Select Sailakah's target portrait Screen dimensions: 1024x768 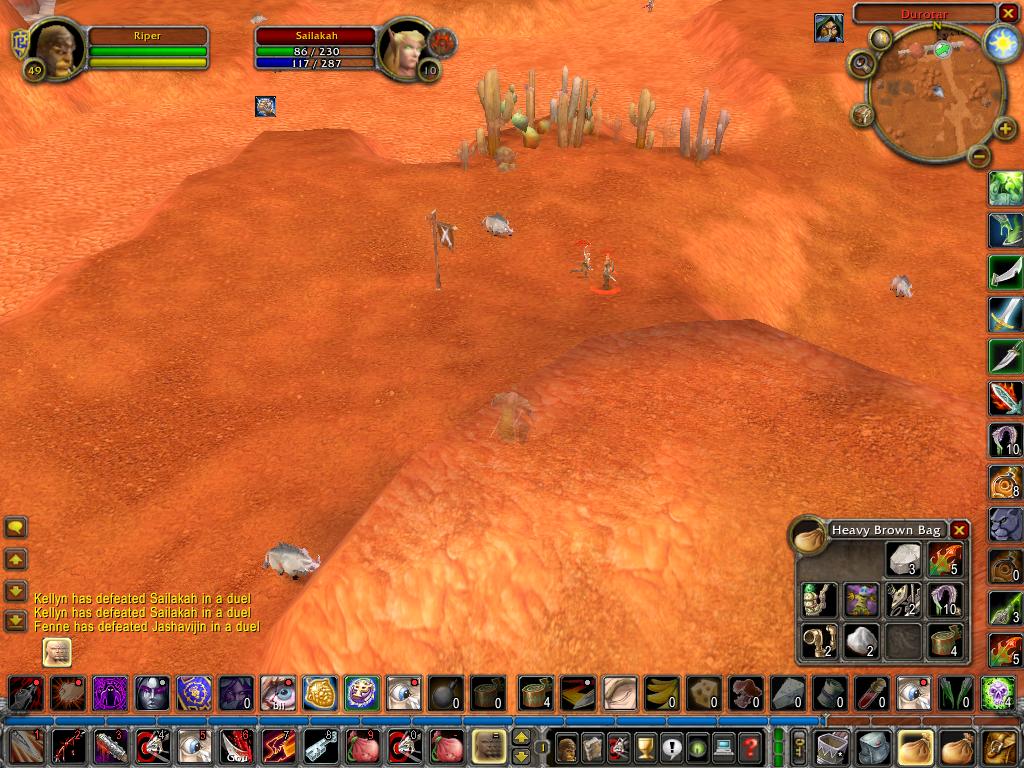tap(404, 48)
